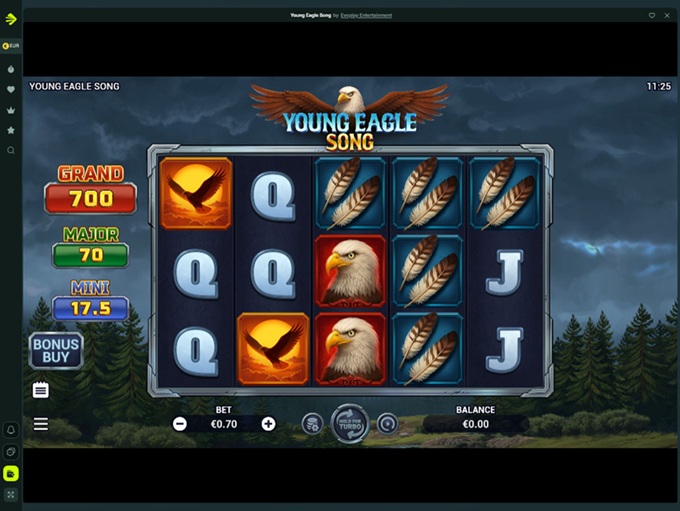Open the crown icon in the sidebar
Screen dimensions: 680x511
click(11, 110)
